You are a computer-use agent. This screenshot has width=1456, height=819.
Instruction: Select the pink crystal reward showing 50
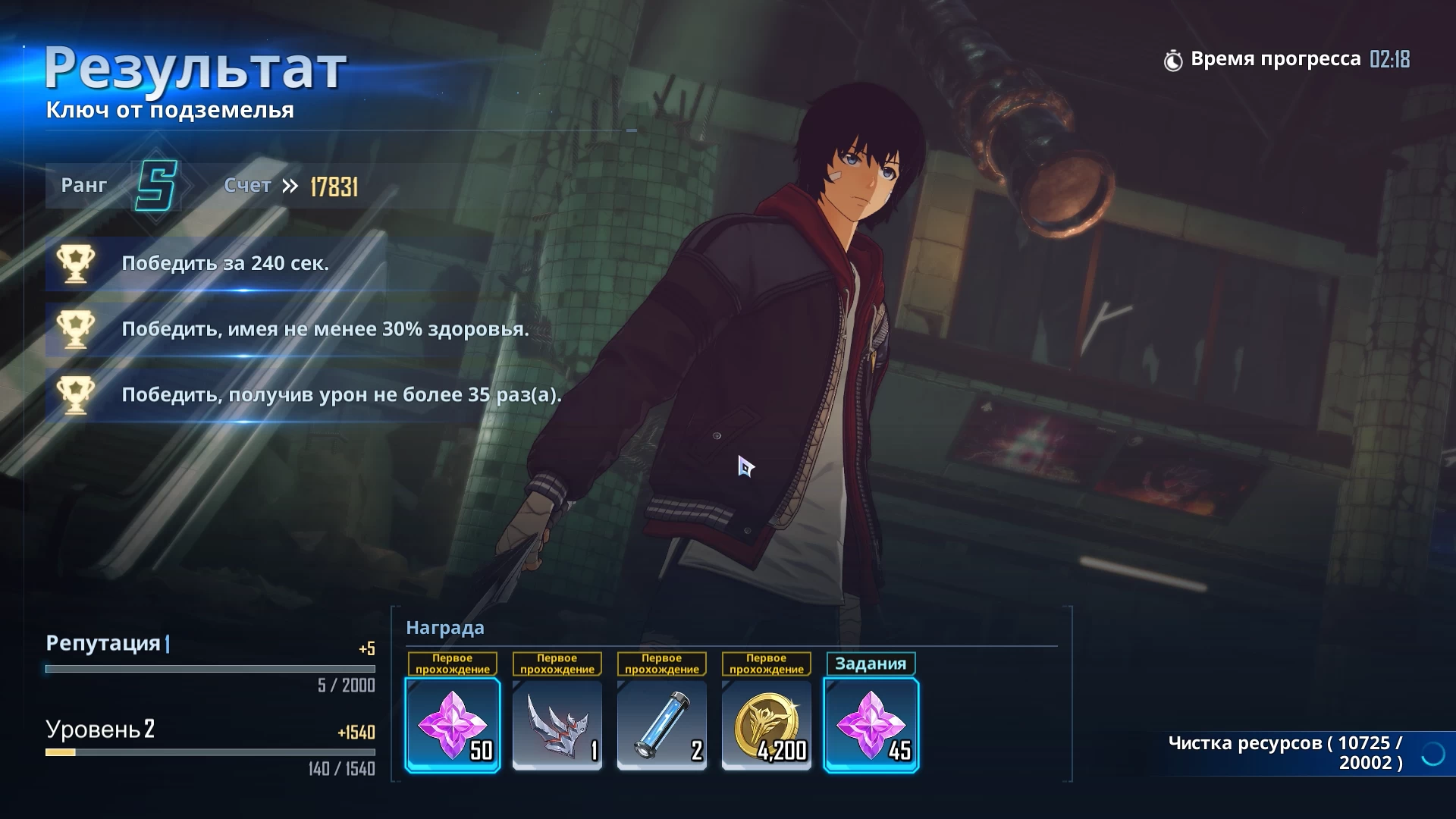453,725
